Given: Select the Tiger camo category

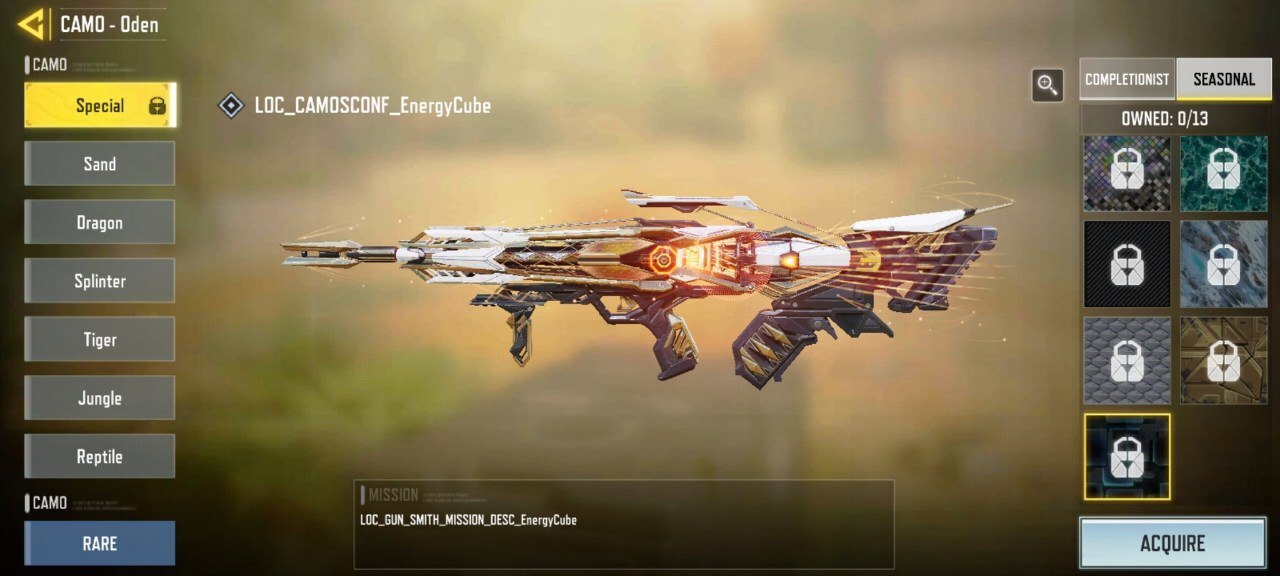Looking at the screenshot, I should pyautogui.click(x=100, y=339).
